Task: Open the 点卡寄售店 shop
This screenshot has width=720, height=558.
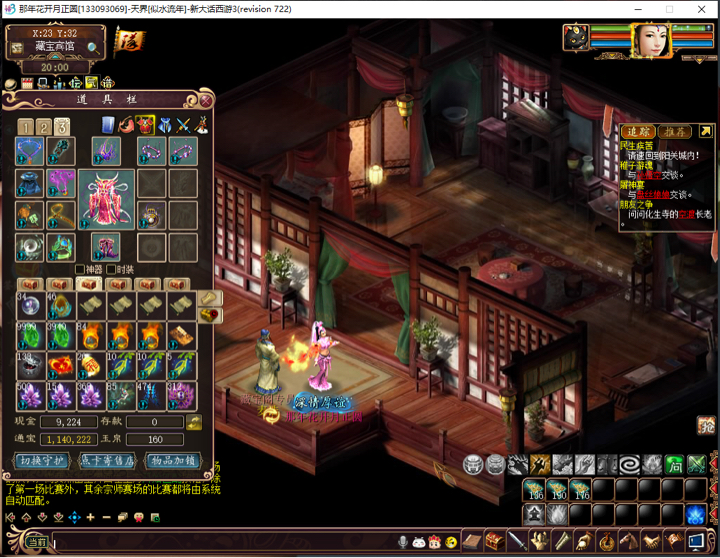Action: click(108, 461)
